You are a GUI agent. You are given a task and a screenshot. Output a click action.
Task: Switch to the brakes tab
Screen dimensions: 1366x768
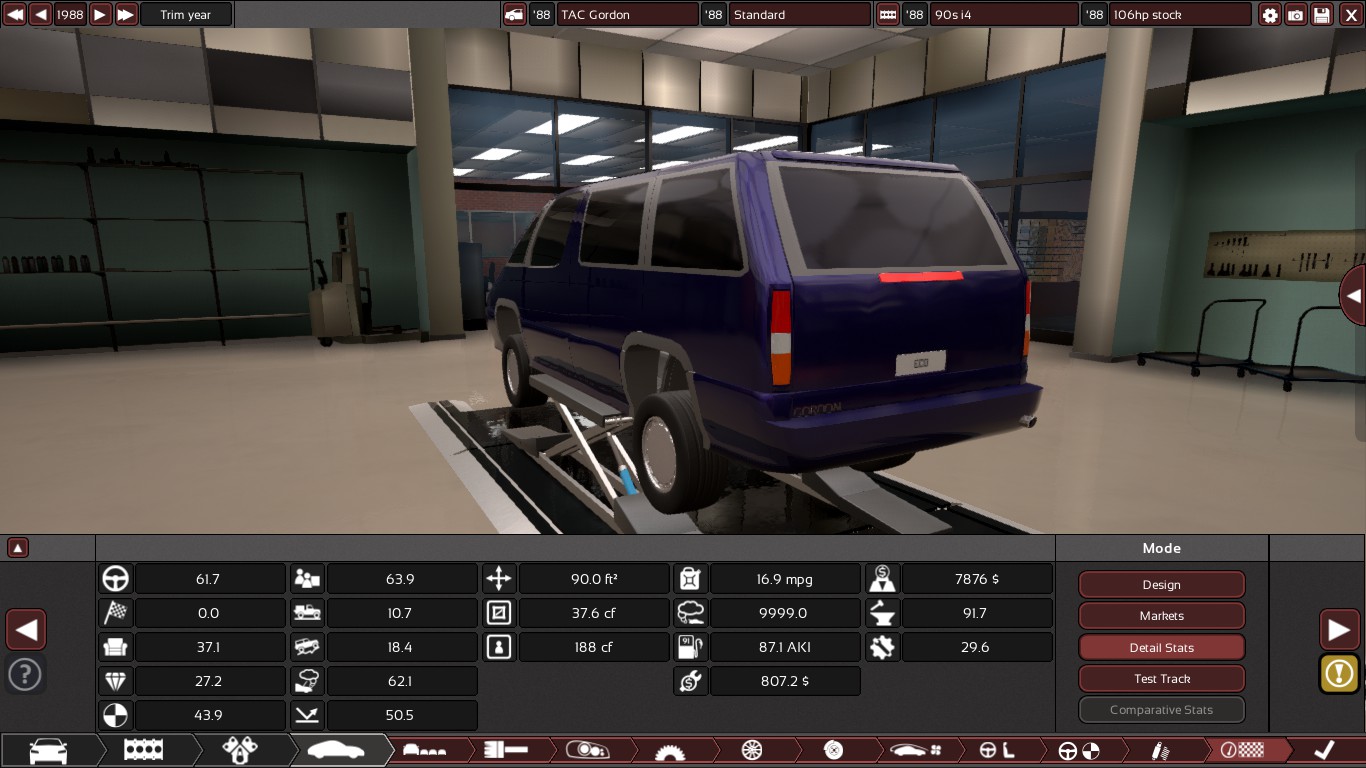pos(833,750)
